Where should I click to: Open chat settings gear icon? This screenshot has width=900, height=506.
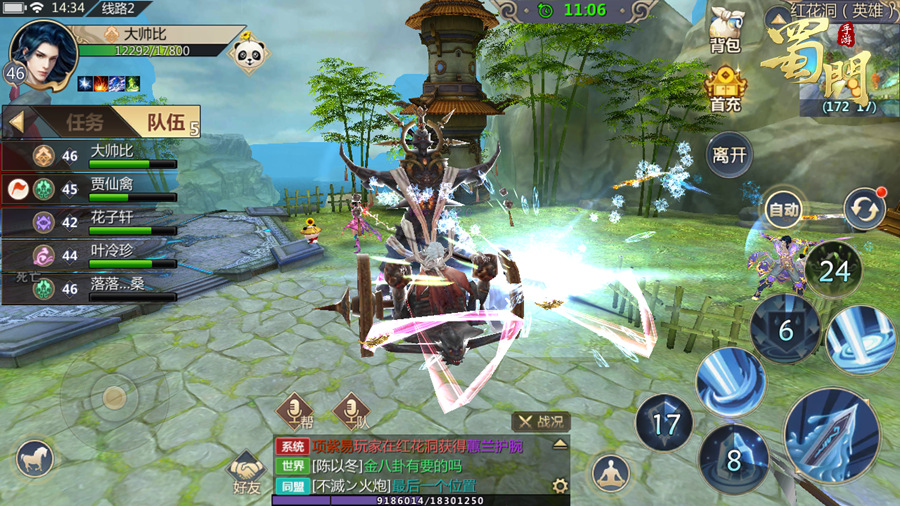click(560, 486)
